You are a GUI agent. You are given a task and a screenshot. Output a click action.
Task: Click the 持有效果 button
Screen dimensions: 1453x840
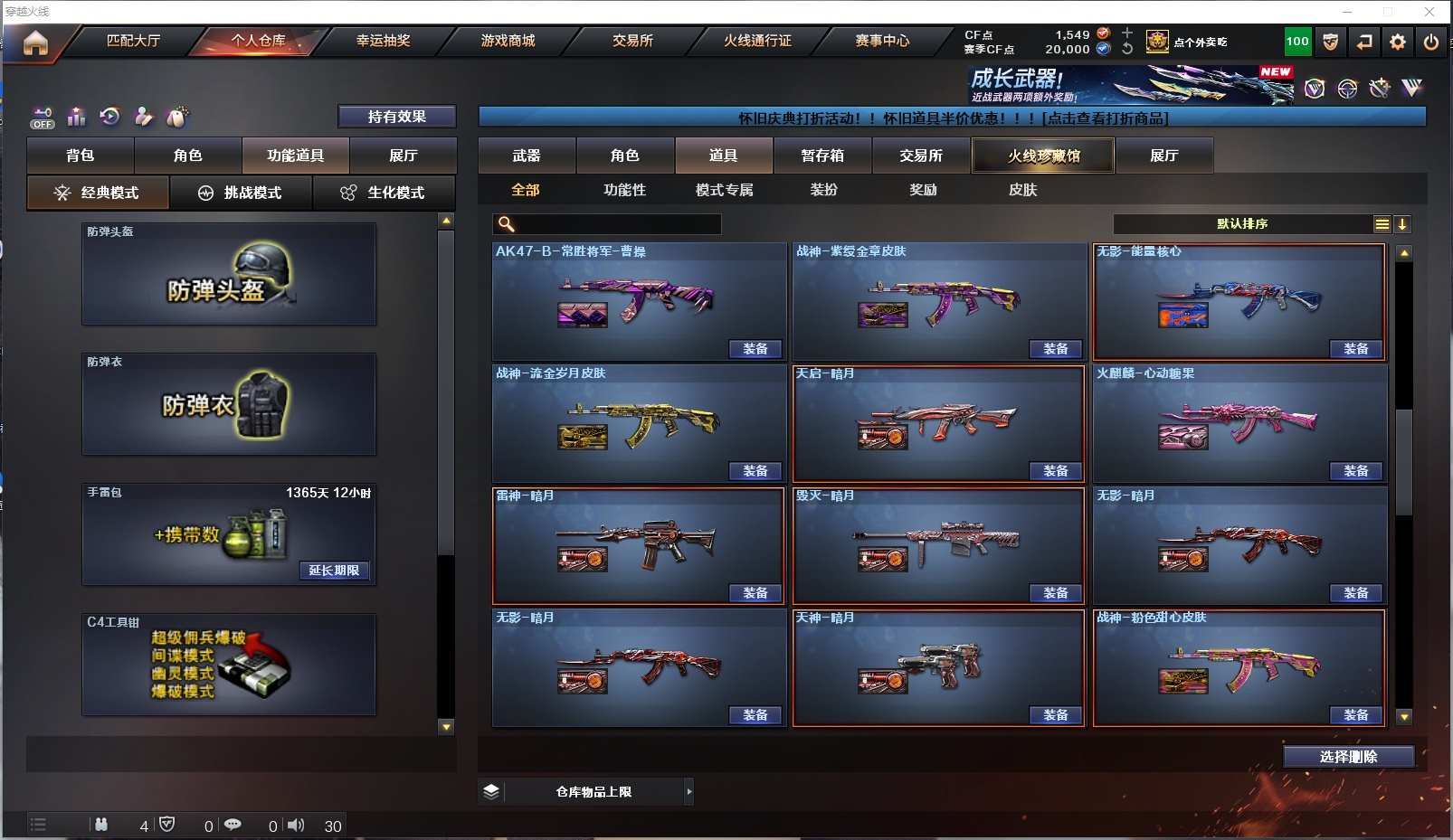pos(396,117)
